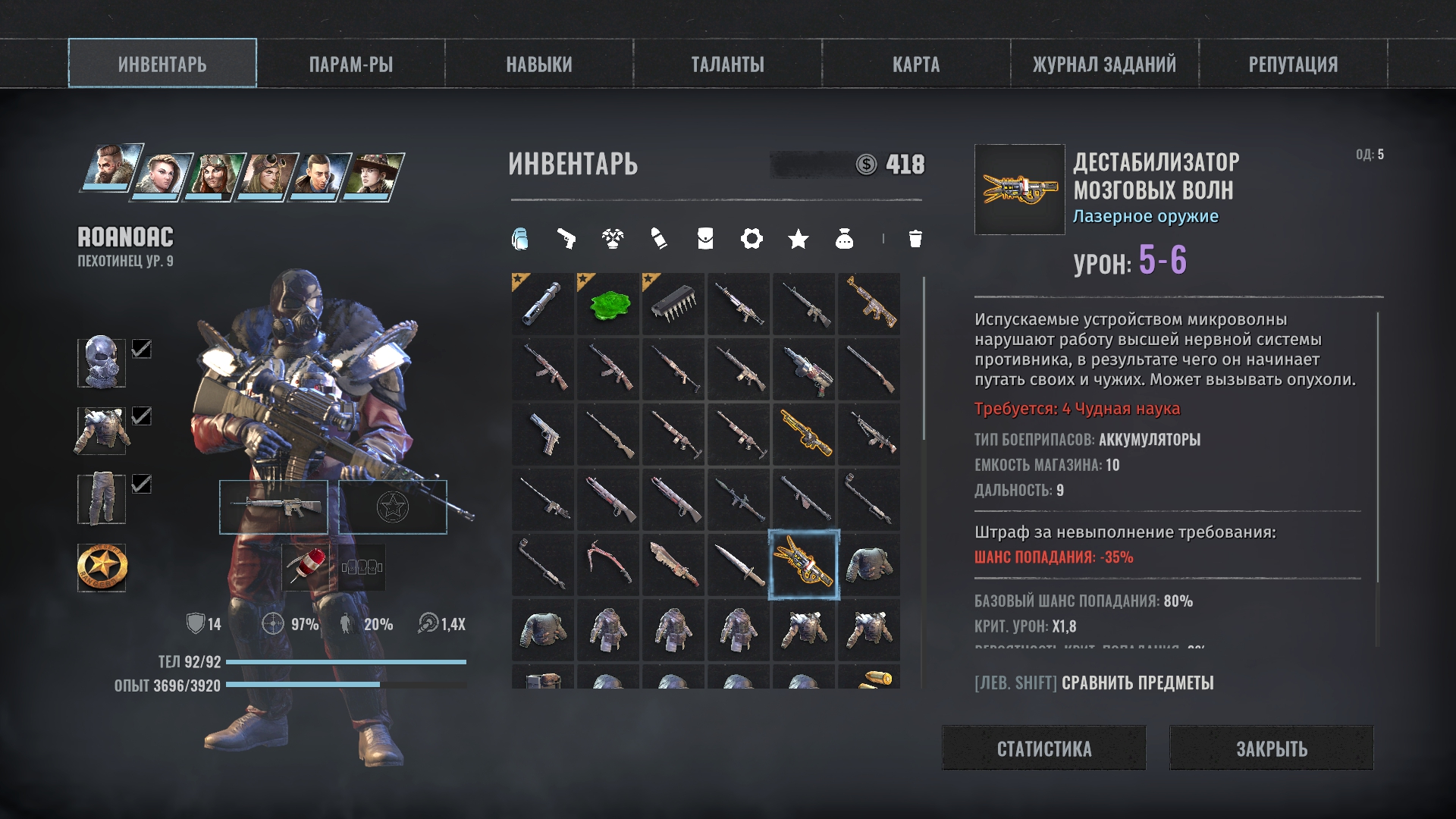Select the gold ranger star badge slot
The image size is (1456, 819).
[102, 567]
